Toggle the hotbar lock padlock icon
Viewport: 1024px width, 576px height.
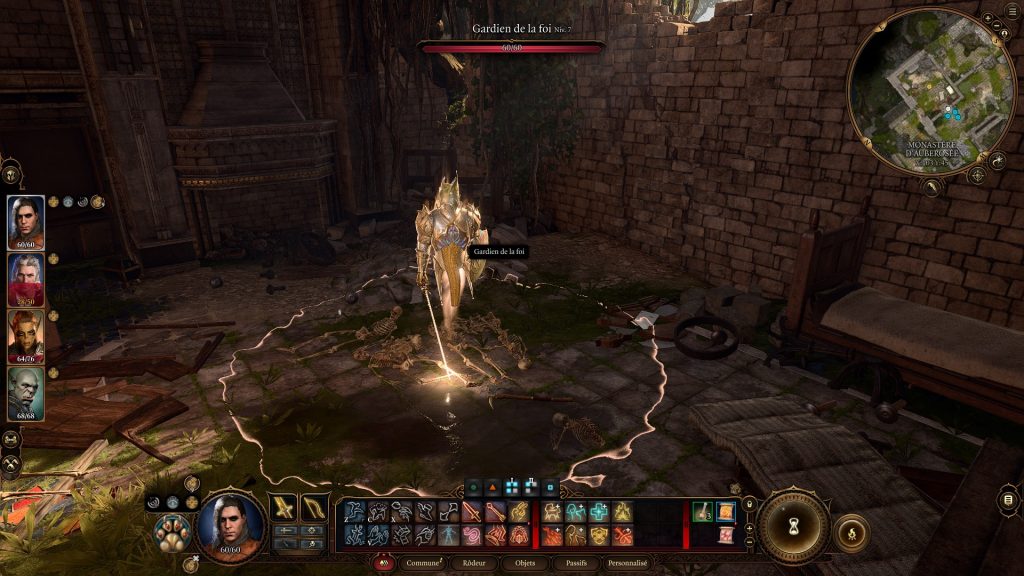tap(749, 502)
